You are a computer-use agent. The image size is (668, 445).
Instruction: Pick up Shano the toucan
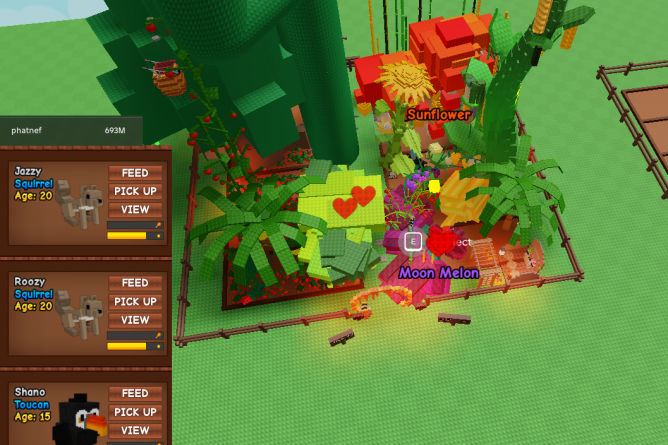[135, 412]
